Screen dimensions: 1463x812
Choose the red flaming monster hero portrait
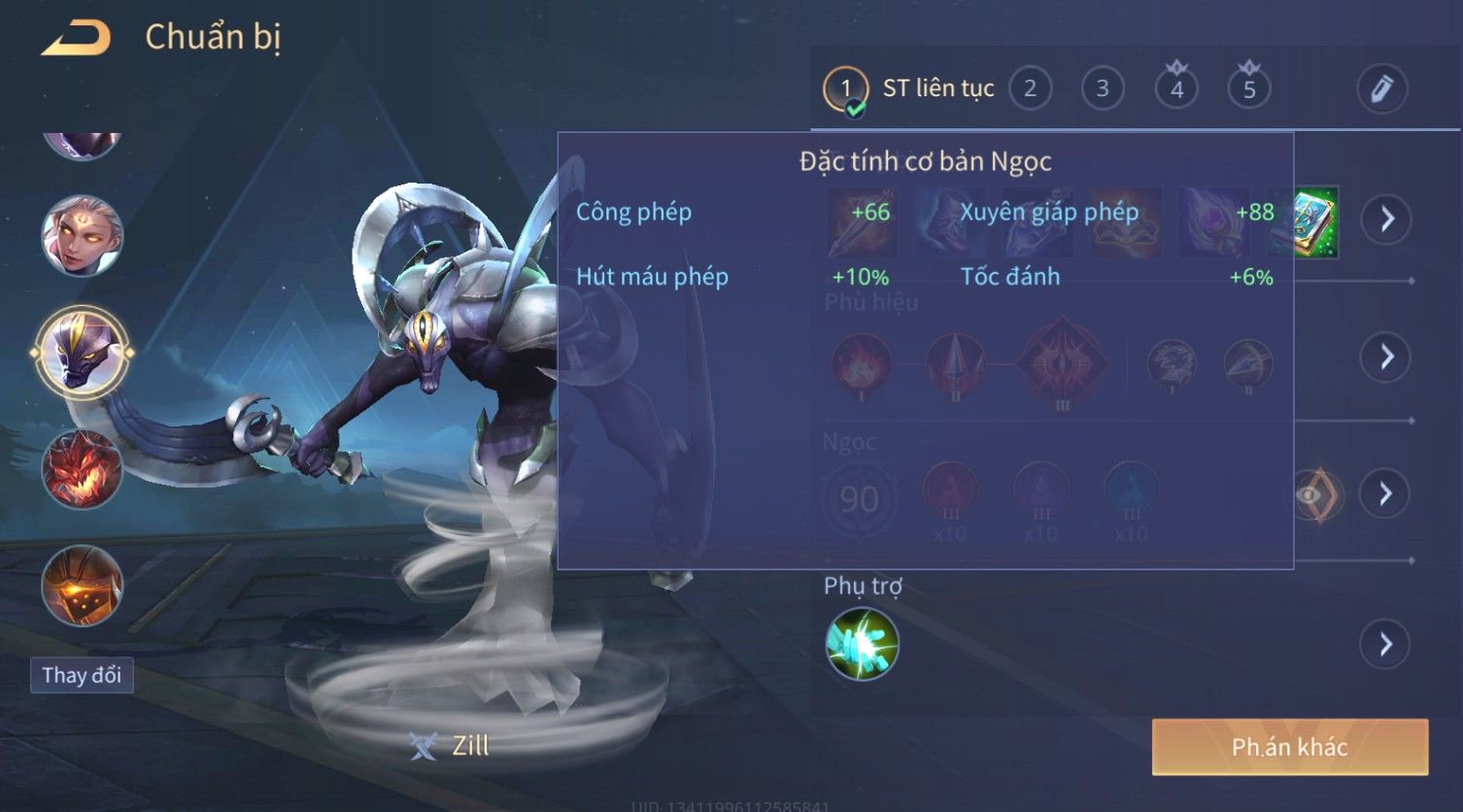click(x=82, y=469)
